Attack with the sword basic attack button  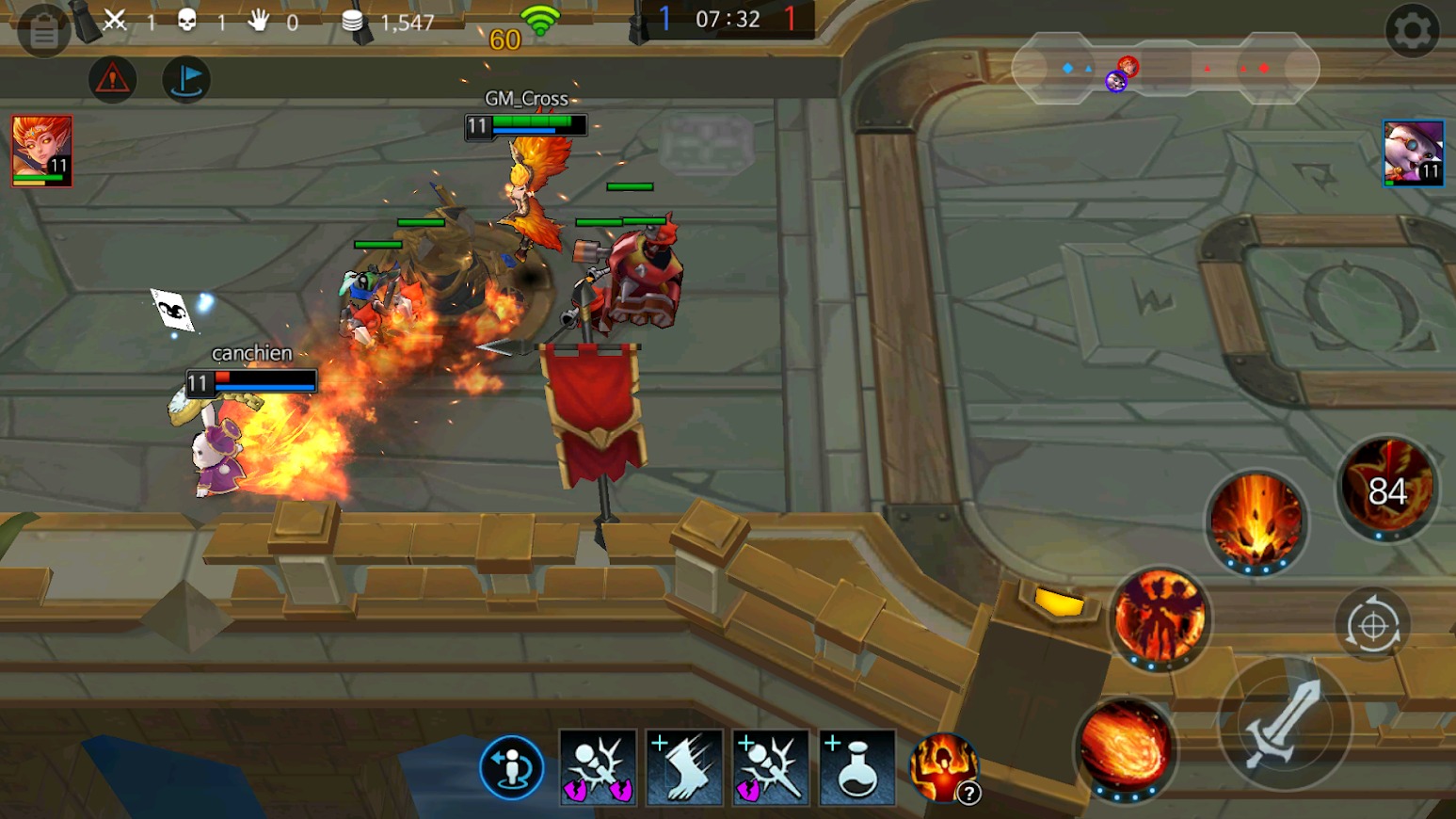[x=1284, y=723]
